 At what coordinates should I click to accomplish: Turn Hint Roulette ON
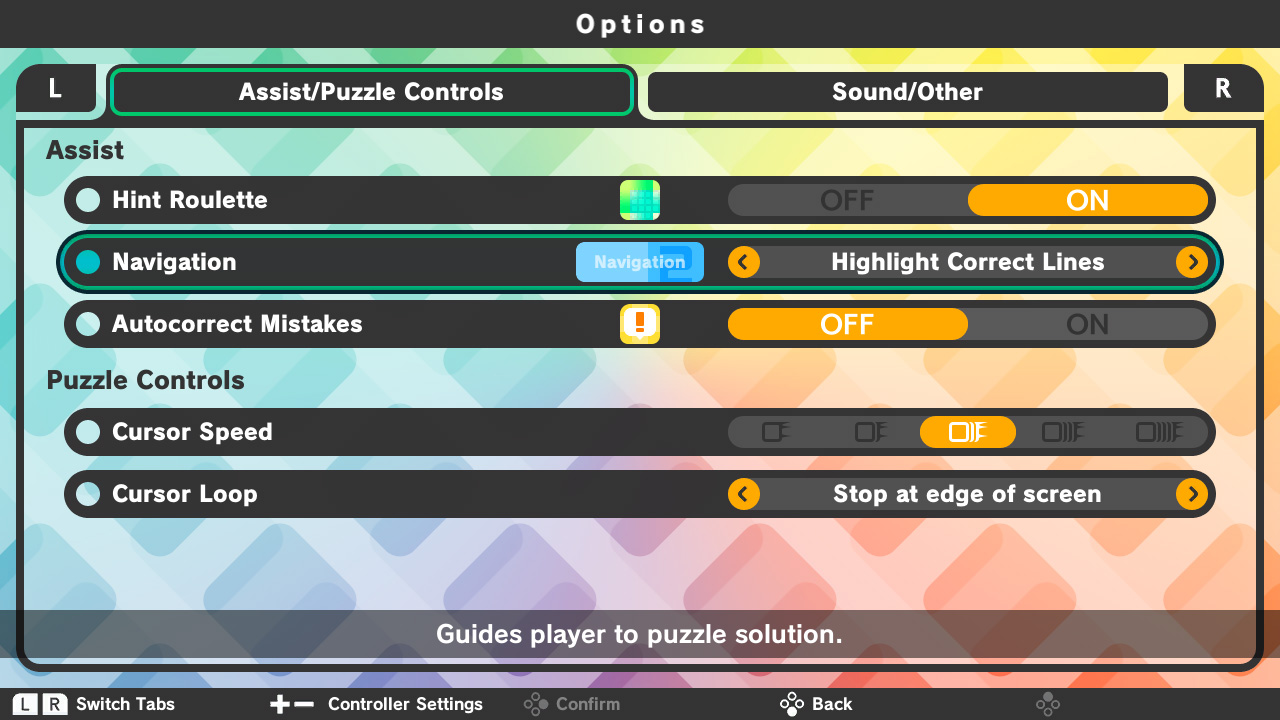point(1088,200)
